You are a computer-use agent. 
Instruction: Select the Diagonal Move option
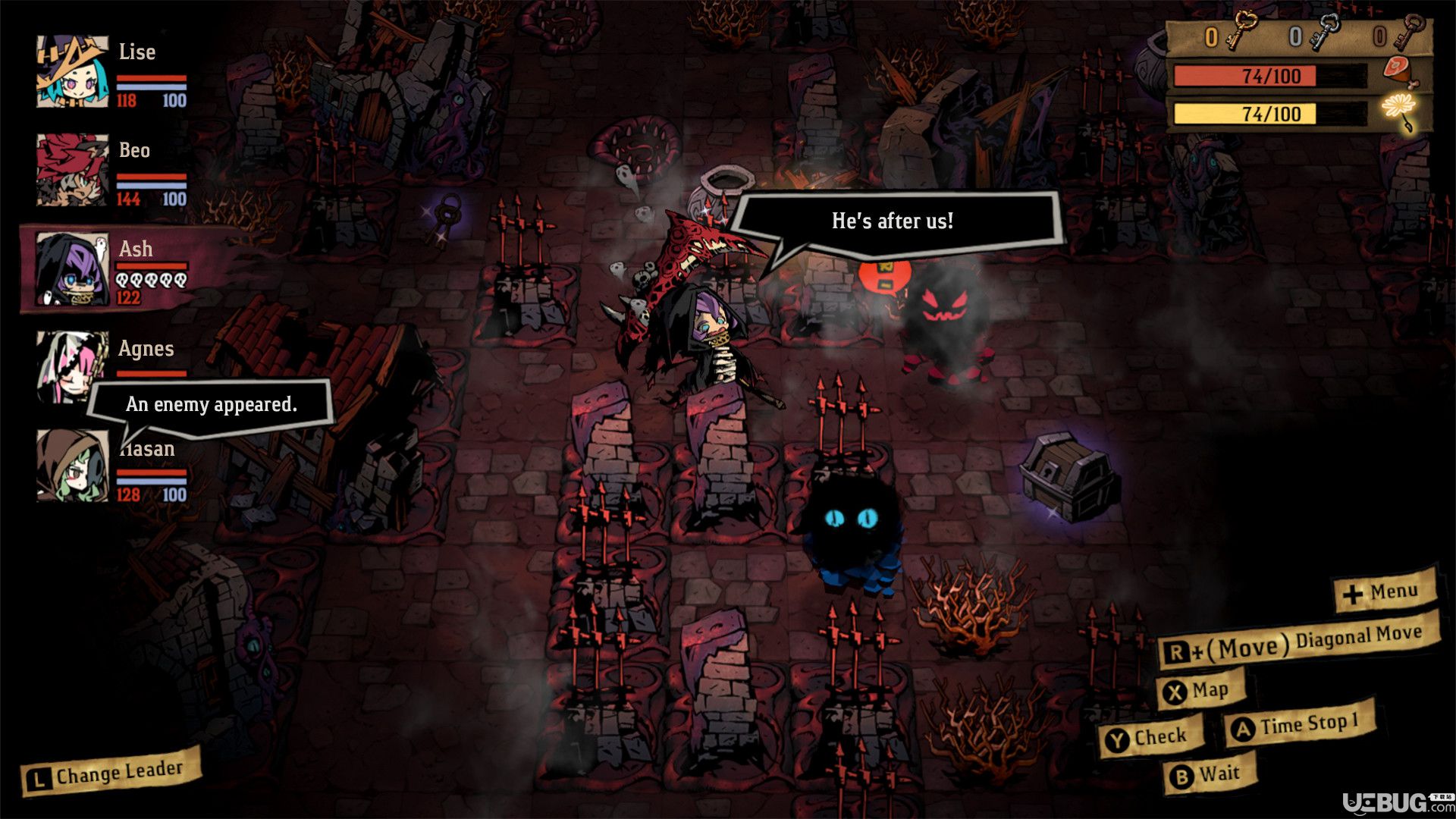click(1298, 643)
